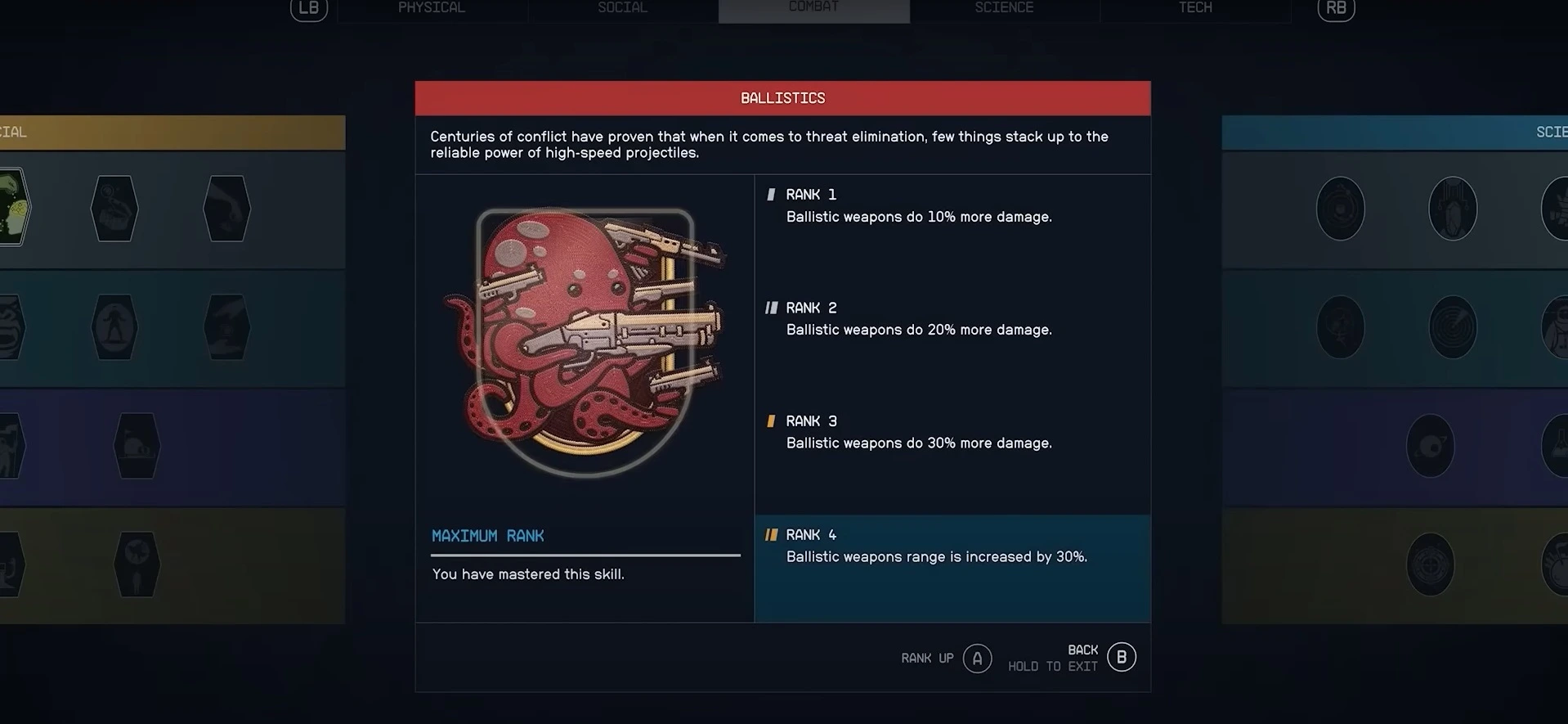This screenshot has height=724, width=1568.
Task: Open the spiral target skill under Science
Action: 1453,328
